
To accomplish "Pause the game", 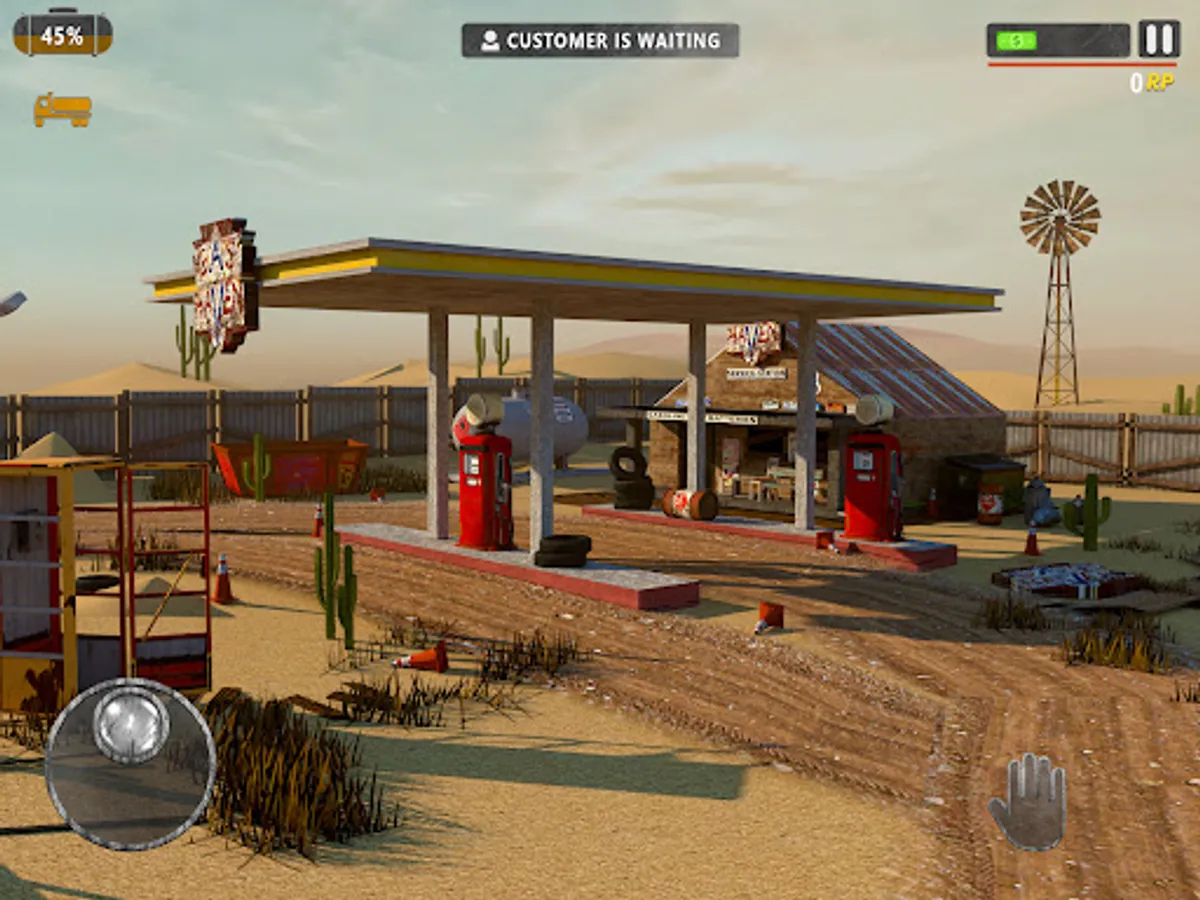I will click(1159, 39).
